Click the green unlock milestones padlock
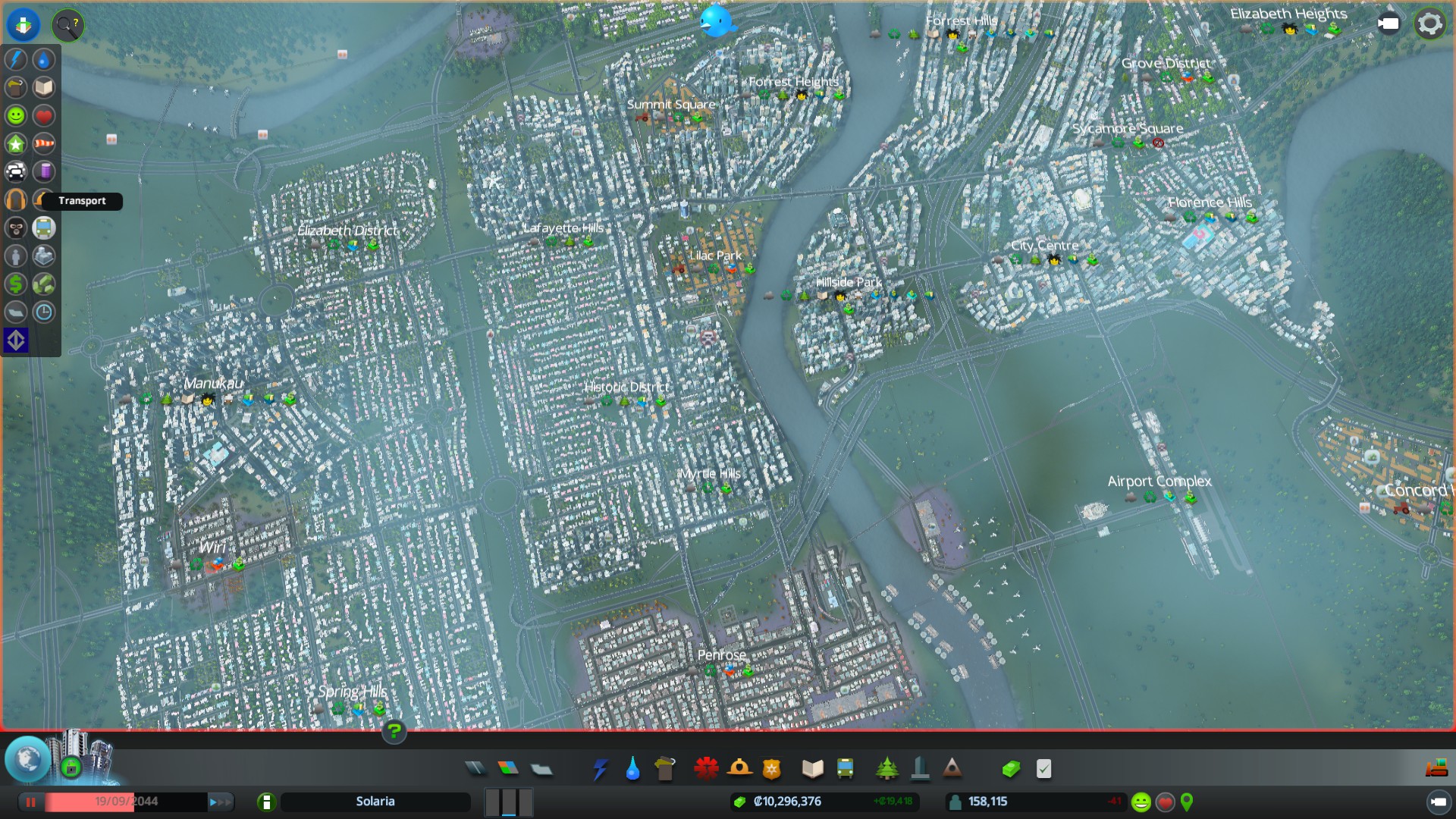The width and height of the screenshot is (1456, 819). click(x=71, y=767)
